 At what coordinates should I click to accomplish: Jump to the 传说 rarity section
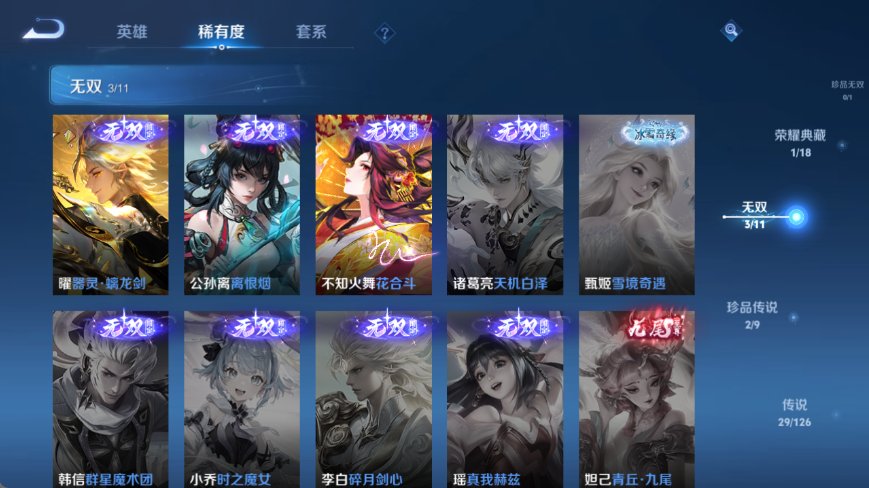(794, 411)
